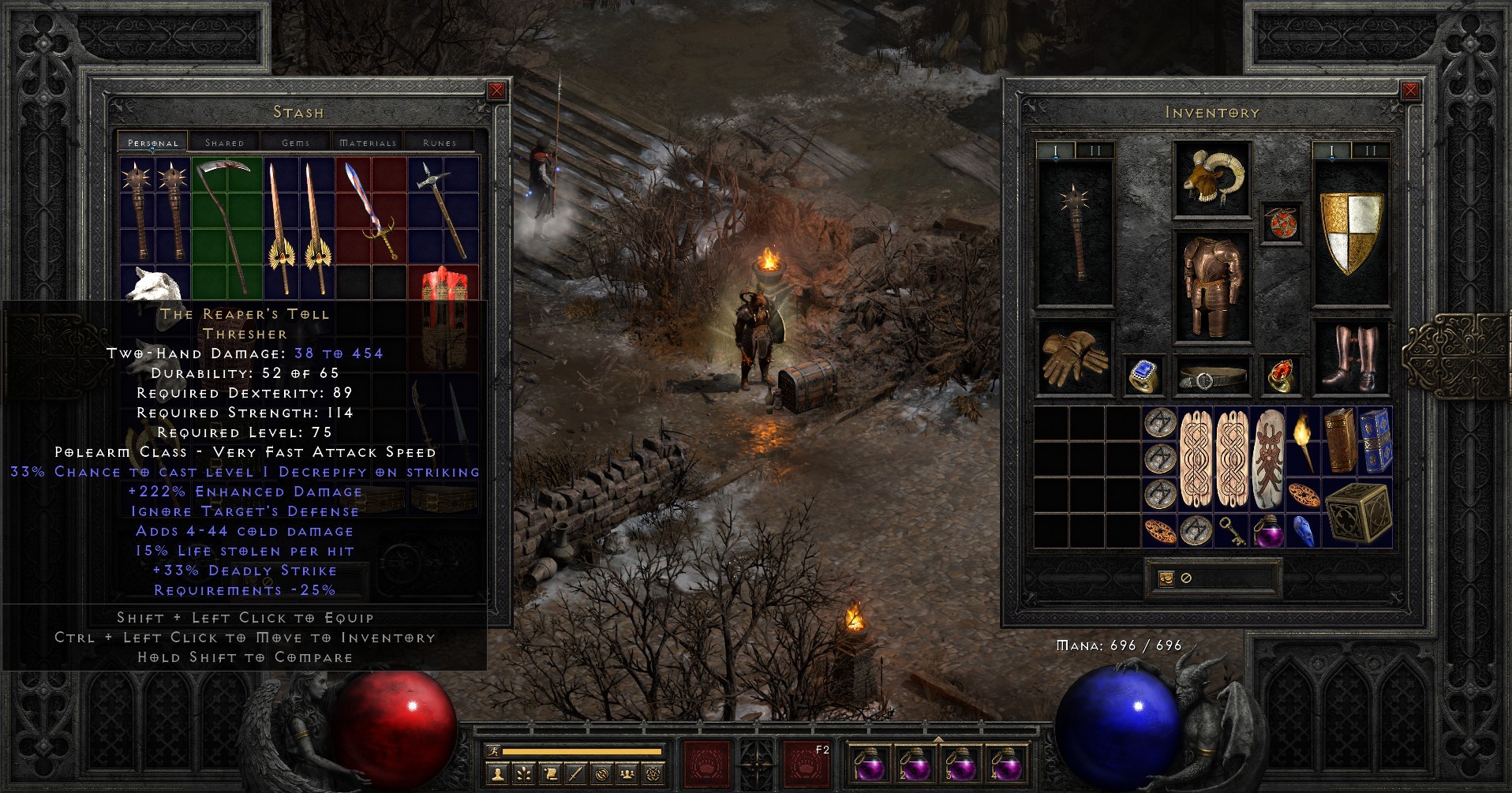
Task: Open the Shared stash tab
Action: pos(224,143)
